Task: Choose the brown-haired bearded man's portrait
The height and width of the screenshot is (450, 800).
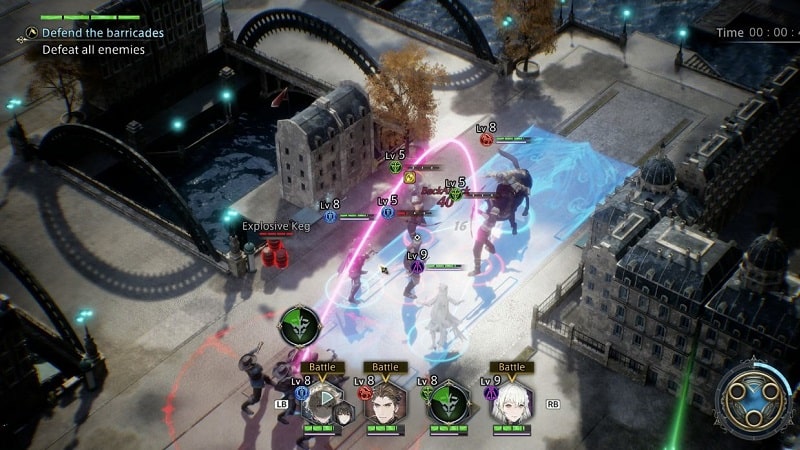Action: pyautogui.click(x=385, y=403)
